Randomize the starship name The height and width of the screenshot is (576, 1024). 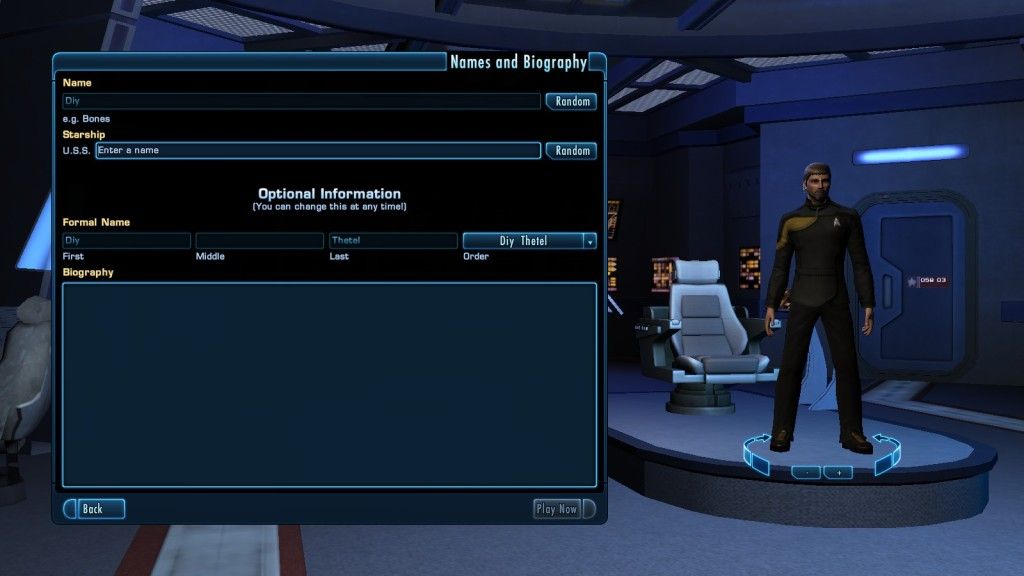[572, 150]
